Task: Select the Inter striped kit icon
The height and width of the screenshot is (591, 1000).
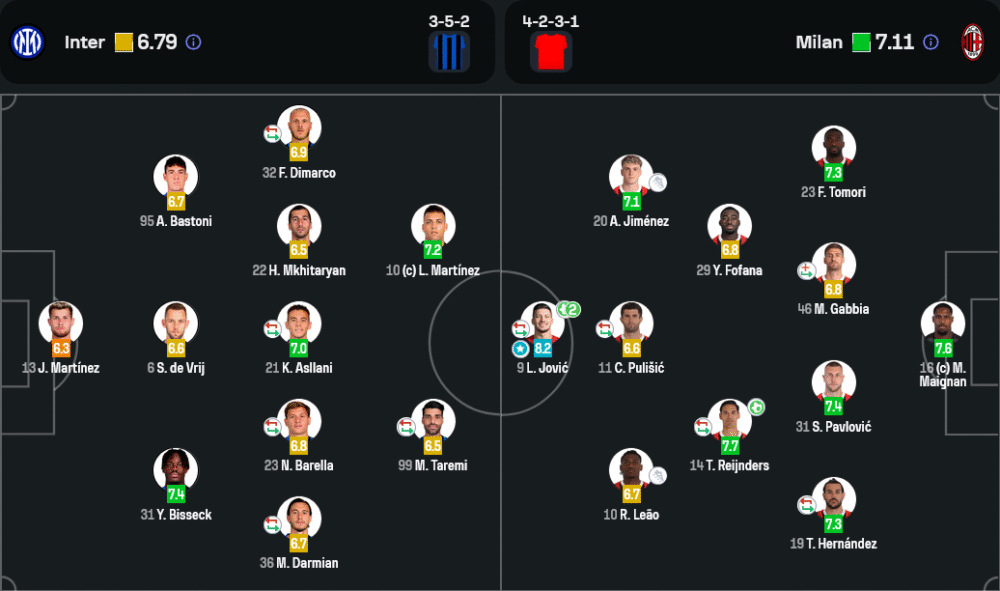Action: [450, 52]
